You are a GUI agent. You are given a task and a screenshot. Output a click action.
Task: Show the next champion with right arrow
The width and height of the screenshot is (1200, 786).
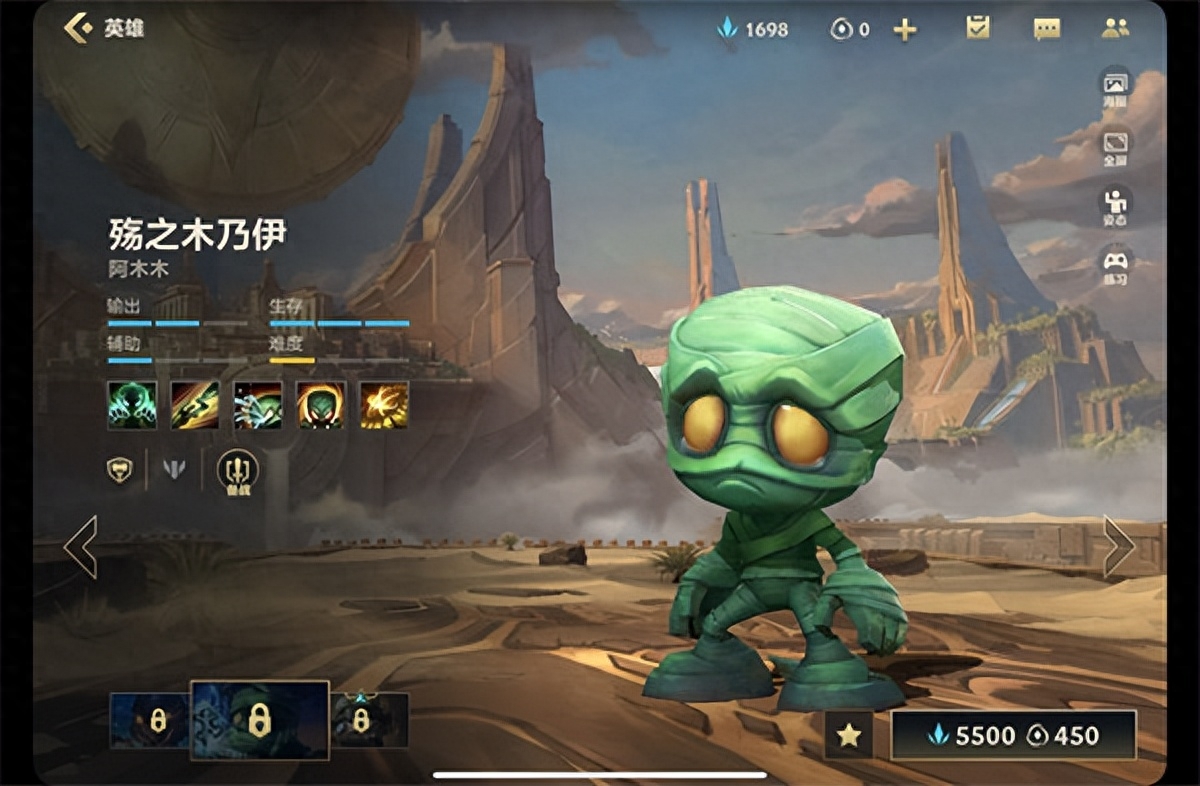1118,546
